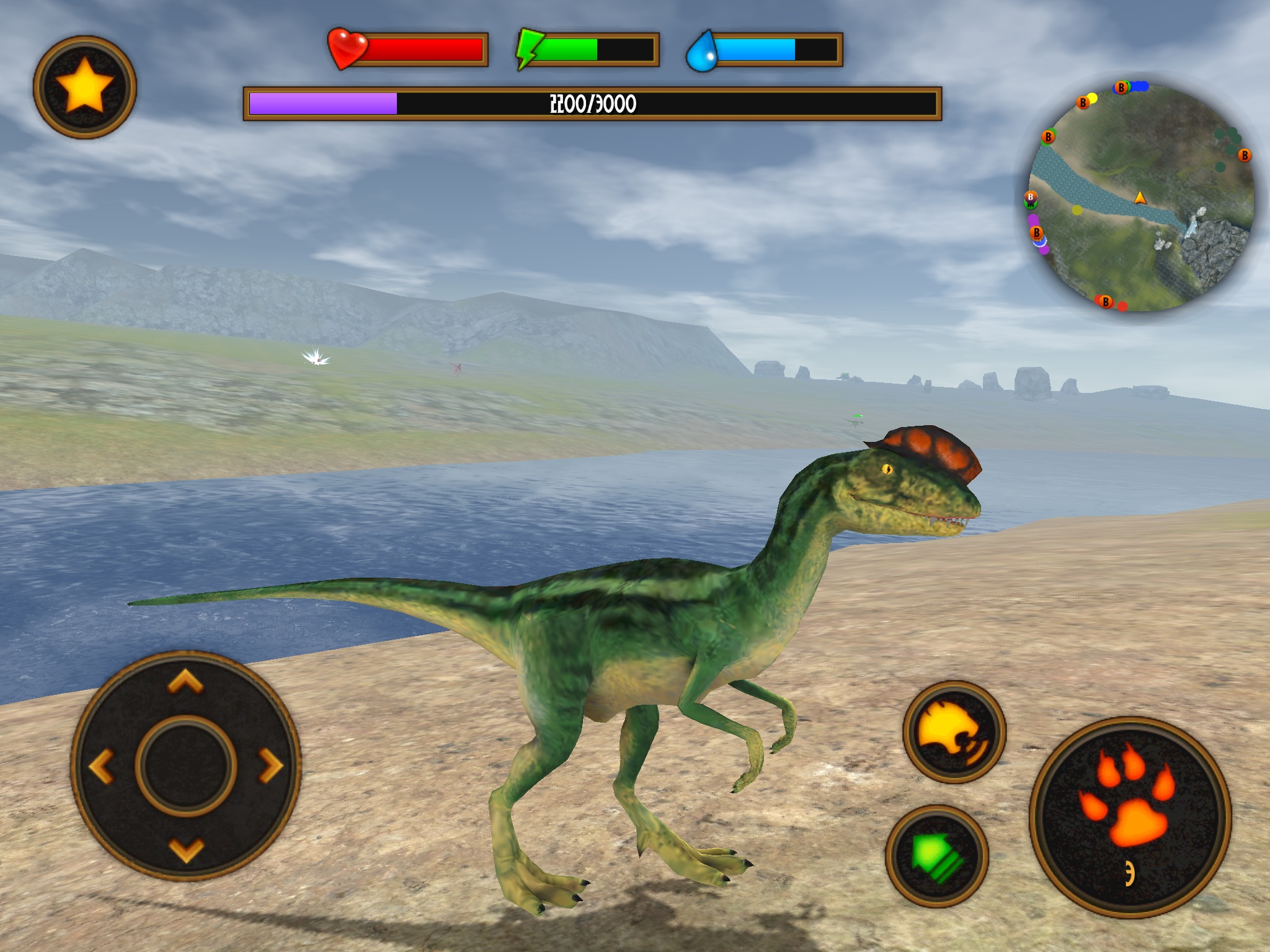Tap the left arrow on the movement pad

point(102,766)
